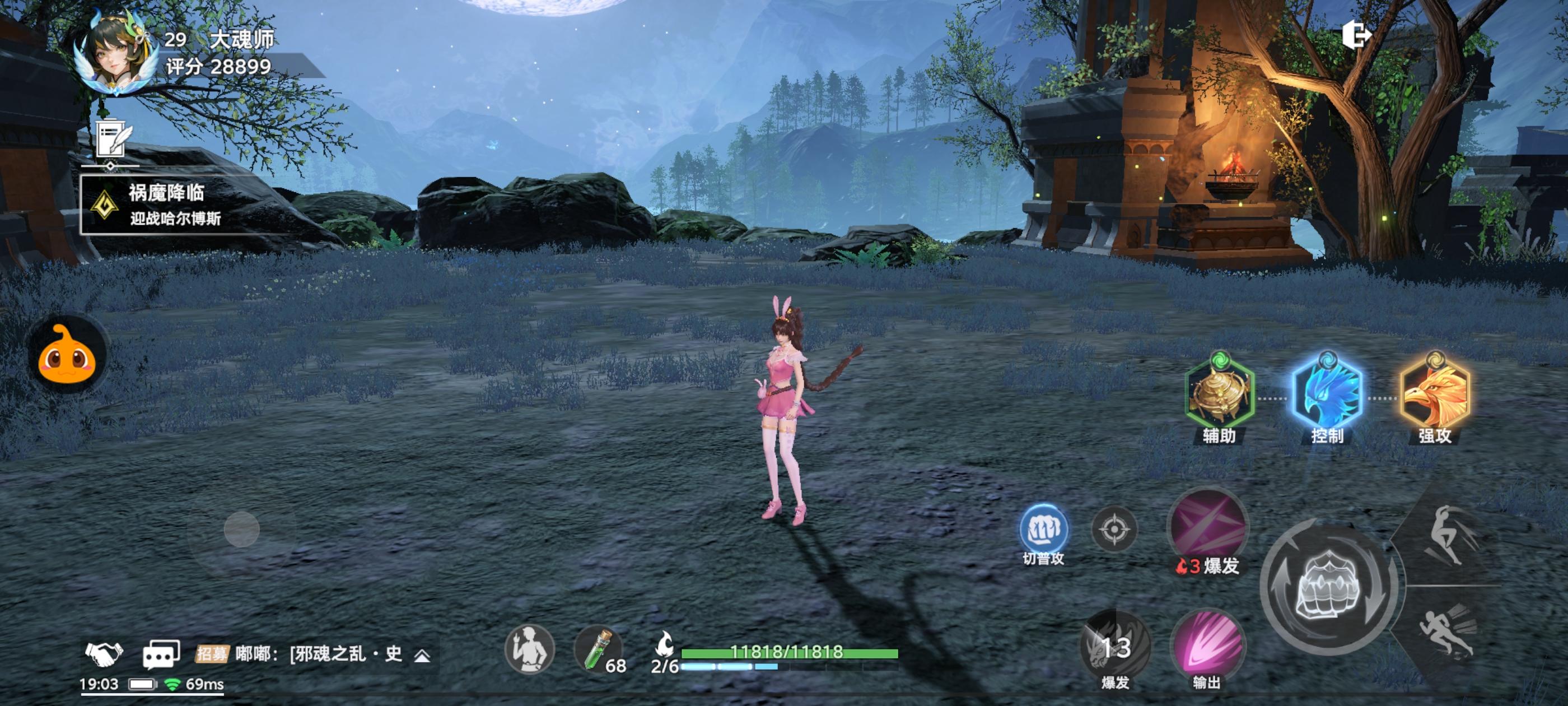This screenshot has width=1568, height=706.
Task: Toggle the 切普攻 fist button
Action: tap(1043, 530)
